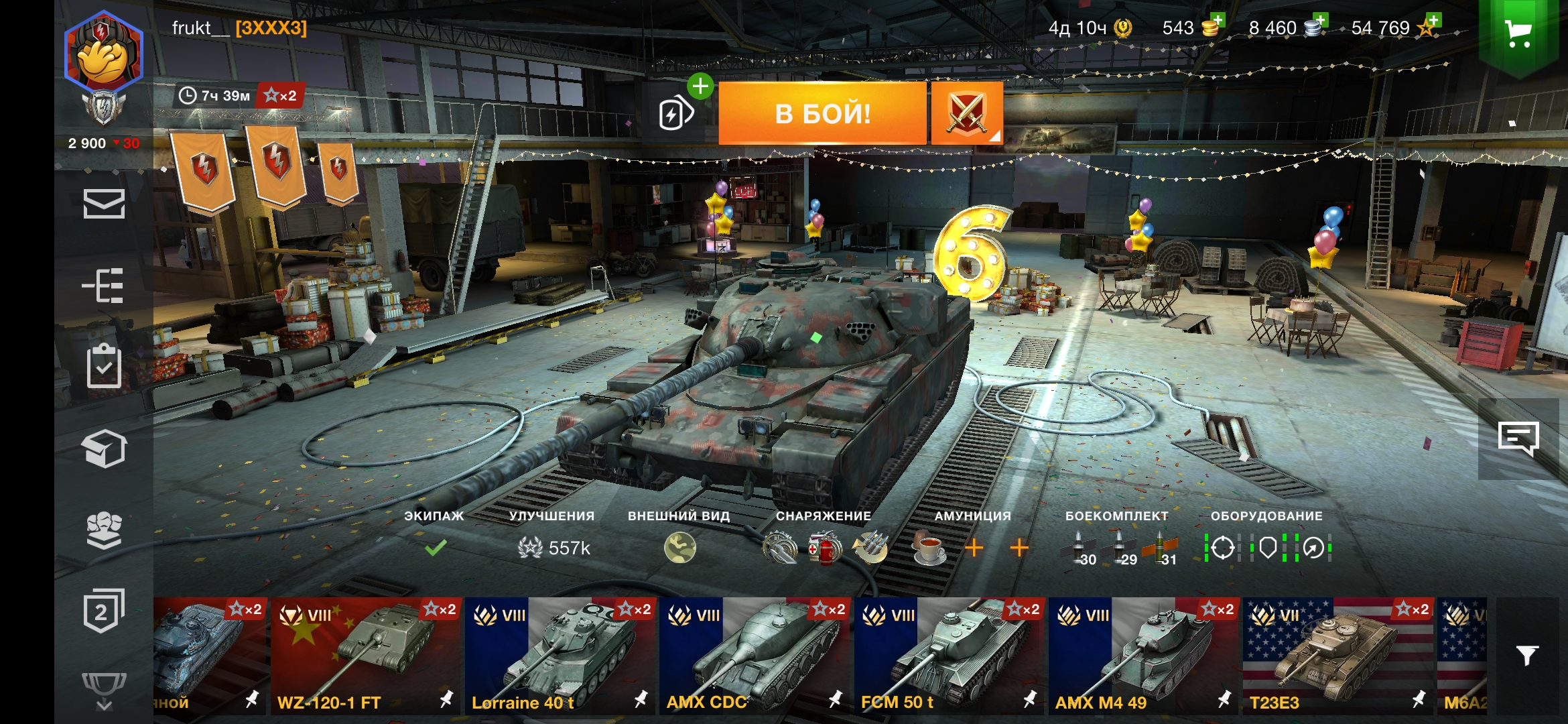Image resolution: width=1568 pixels, height=724 pixels.
Task: Open the battle mode selector with crossed swords
Action: pyautogui.click(x=966, y=113)
